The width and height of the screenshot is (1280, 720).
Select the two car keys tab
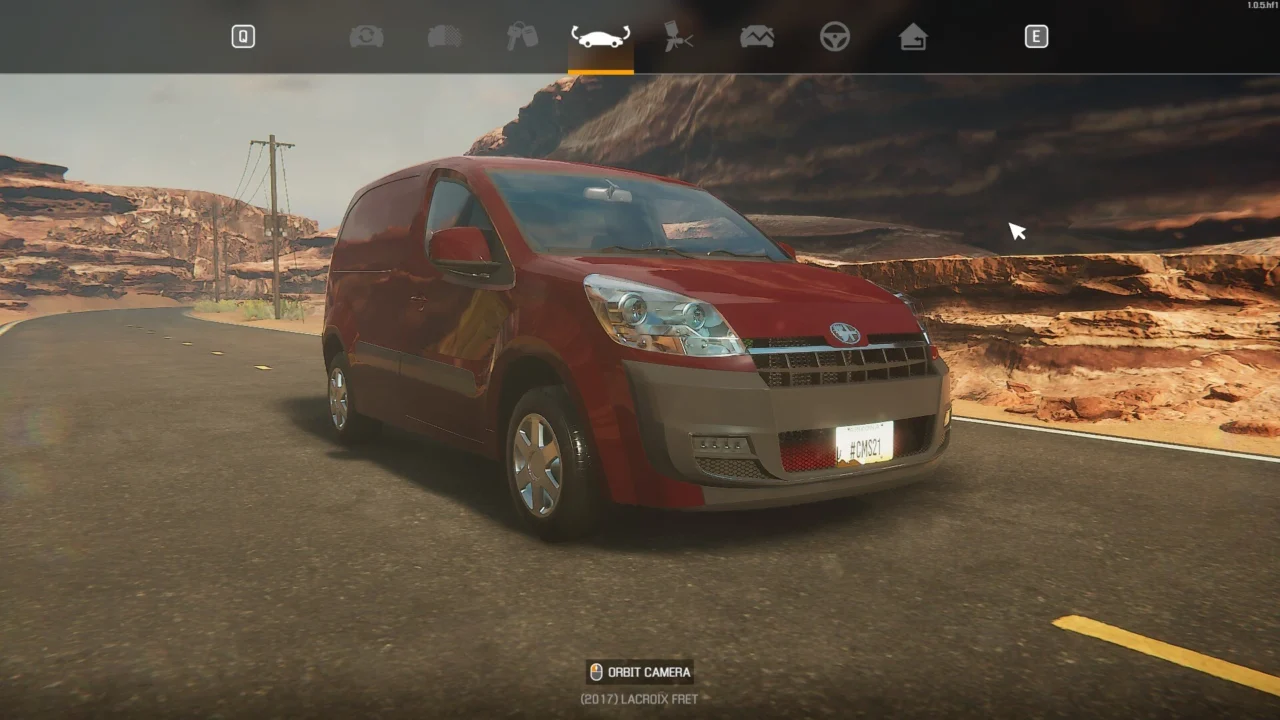[522, 37]
